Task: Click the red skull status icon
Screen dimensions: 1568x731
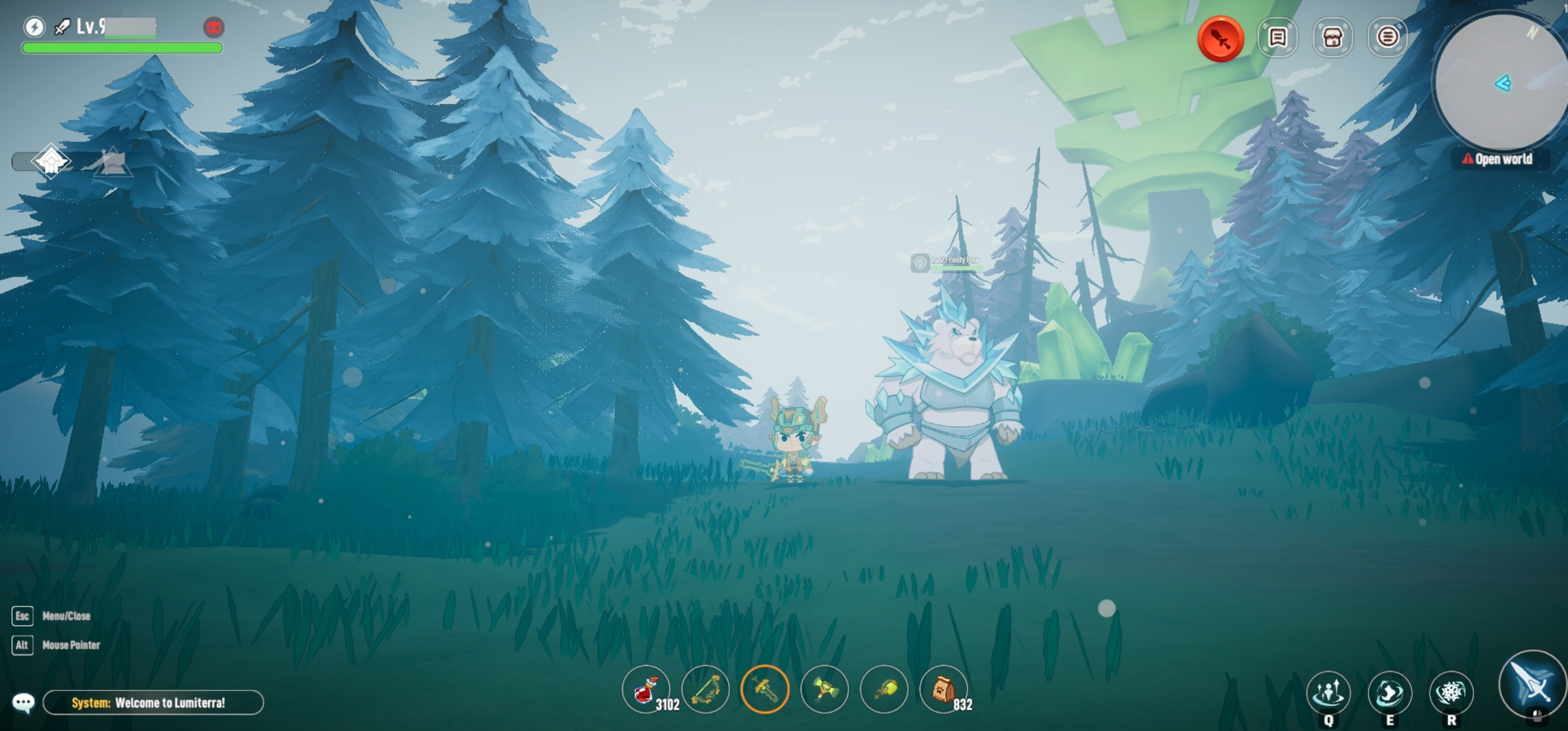Action: pyautogui.click(x=213, y=27)
